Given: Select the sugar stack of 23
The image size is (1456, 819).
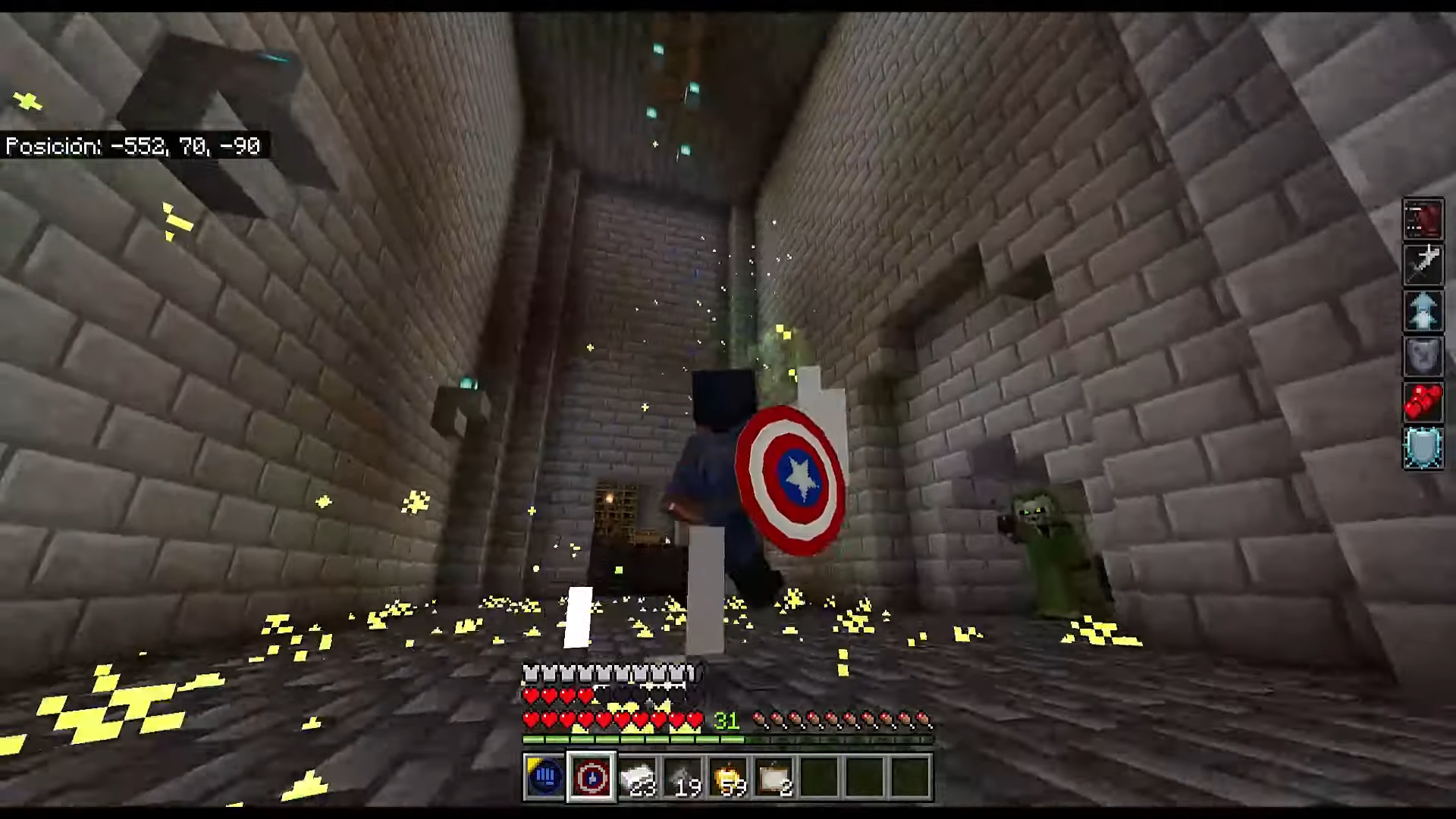Looking at the screenshot, I should [x=639, y=774].
